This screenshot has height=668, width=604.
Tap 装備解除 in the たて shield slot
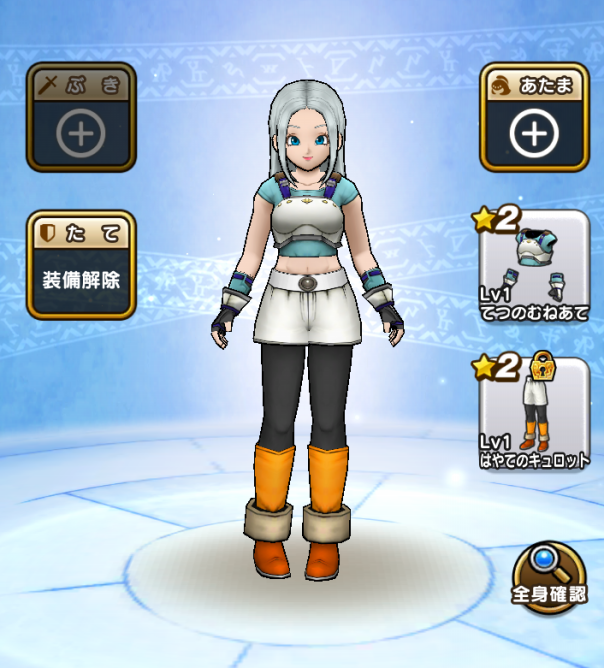pos(82,267)
